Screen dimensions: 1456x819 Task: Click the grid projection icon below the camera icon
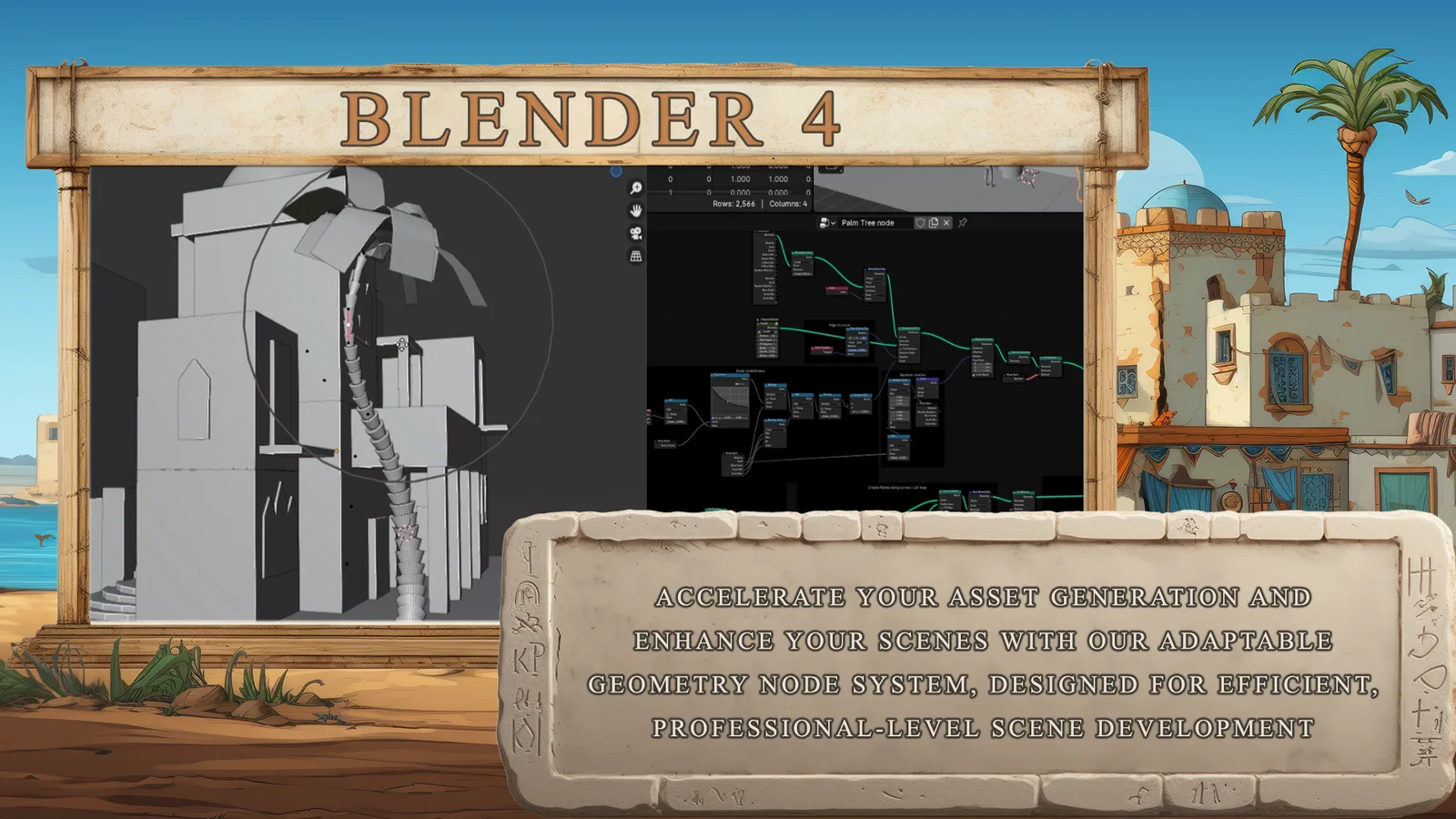636,256
